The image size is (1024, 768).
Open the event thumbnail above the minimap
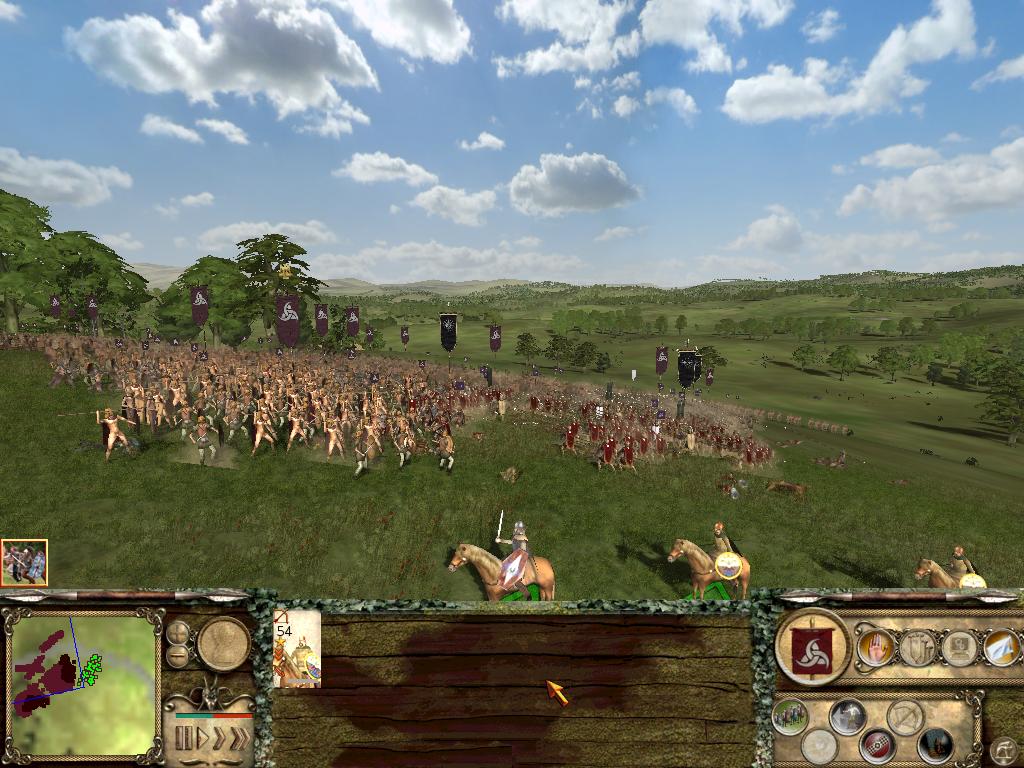click(24, 563)
